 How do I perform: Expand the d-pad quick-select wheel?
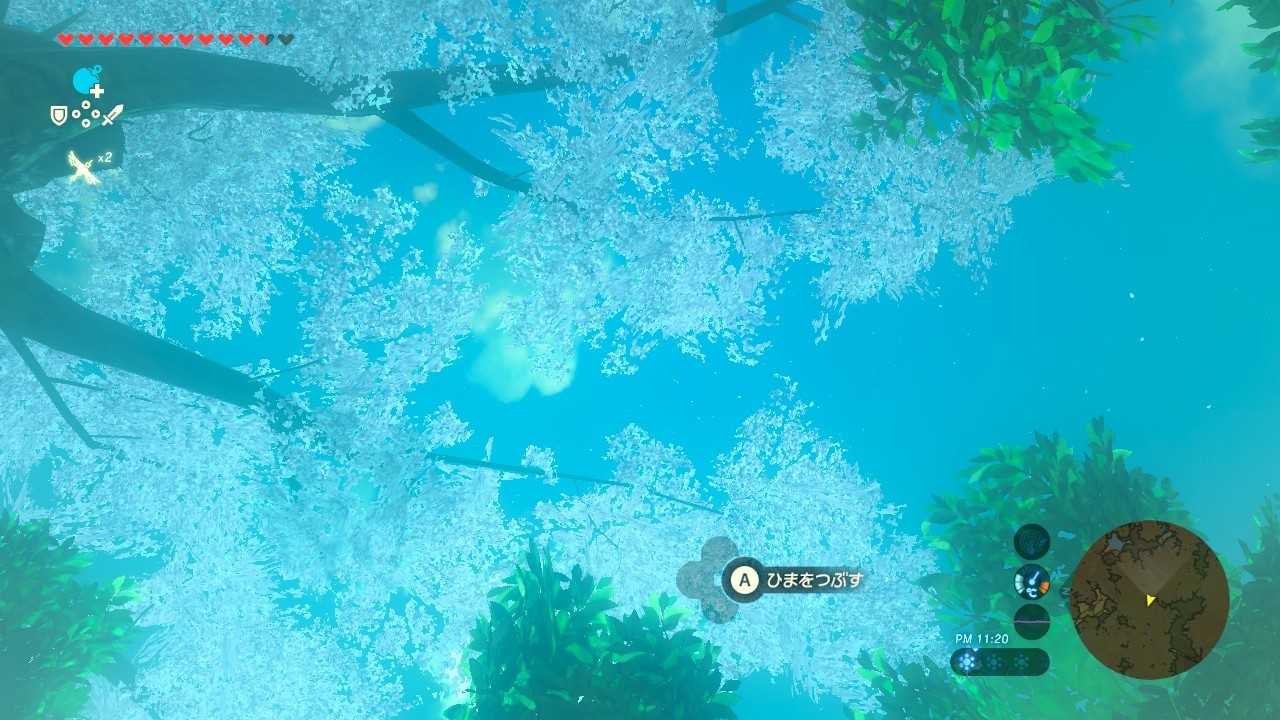tap(85, 114)
